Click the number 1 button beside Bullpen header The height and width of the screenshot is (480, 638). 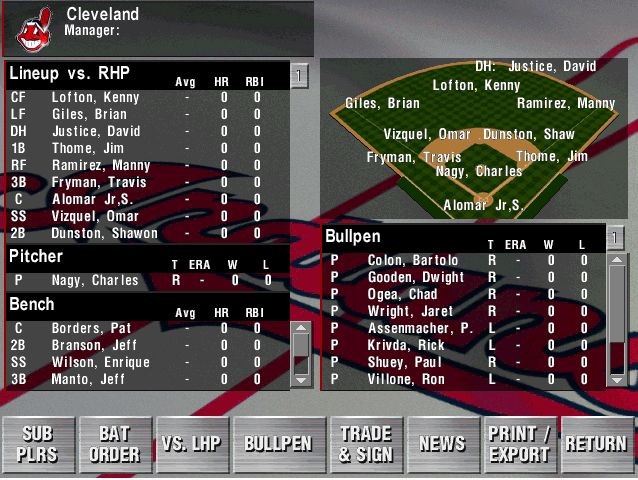coord(617,237)
